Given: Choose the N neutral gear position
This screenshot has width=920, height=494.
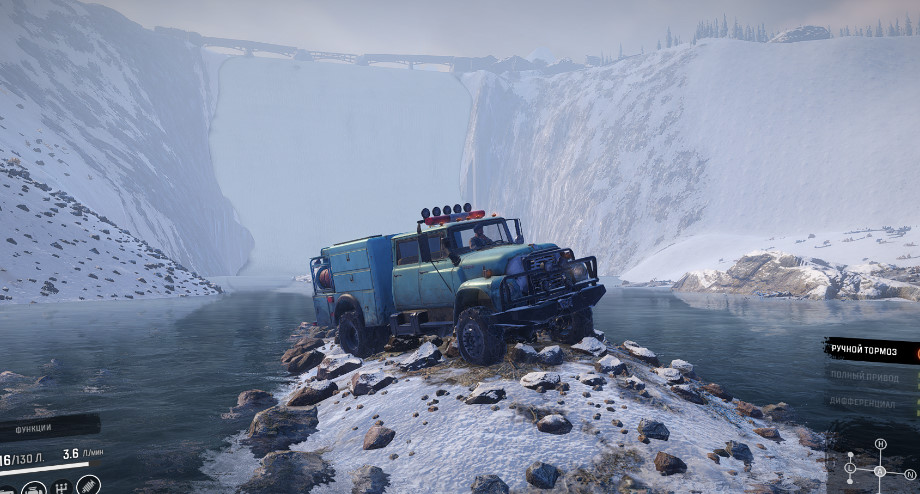Looking at the screenshot, I should 909,476.
